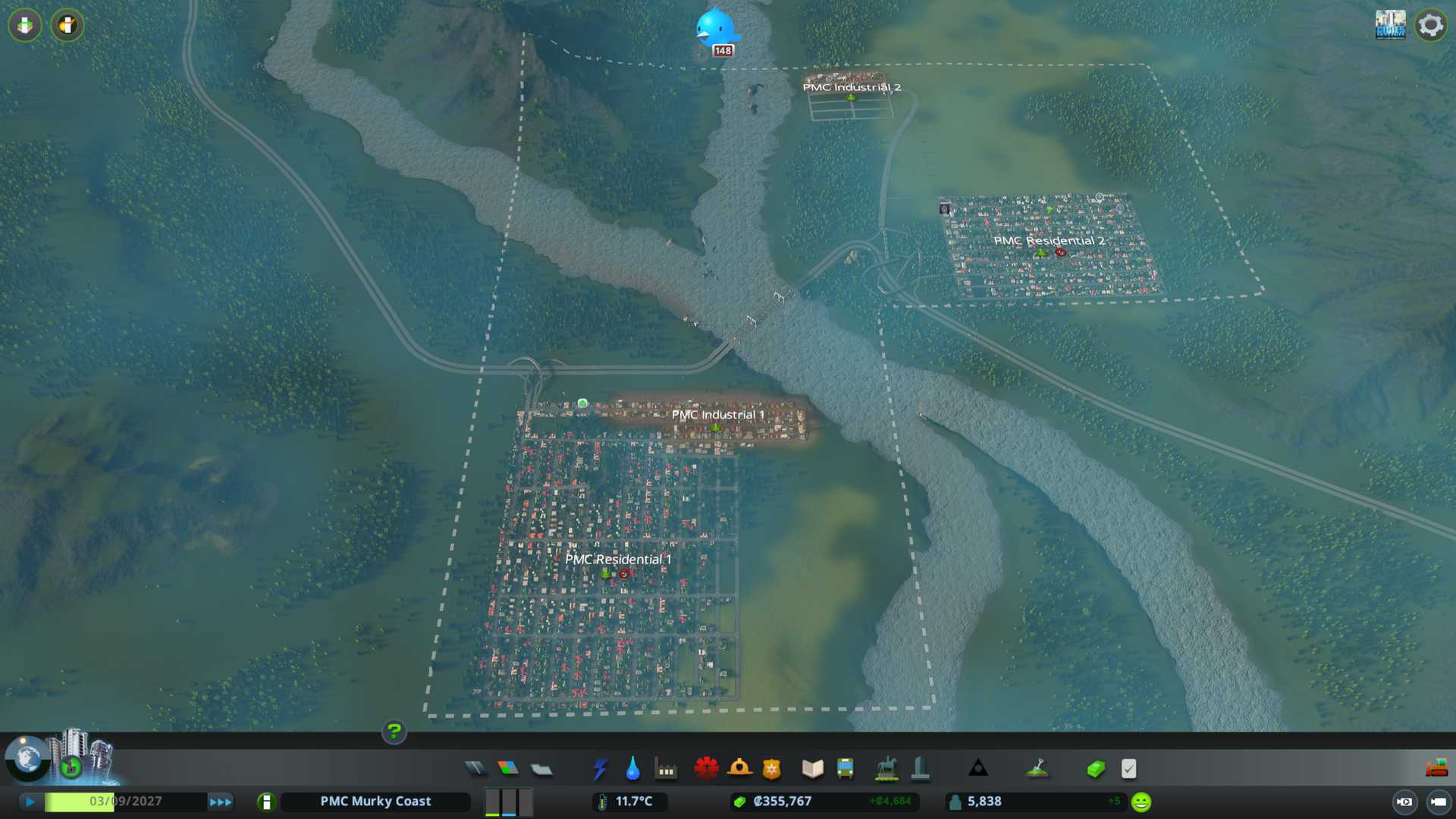This screenshot has height=819, width=1456.
Task: Open the Police badge menu
Action: tap(772, 769)
